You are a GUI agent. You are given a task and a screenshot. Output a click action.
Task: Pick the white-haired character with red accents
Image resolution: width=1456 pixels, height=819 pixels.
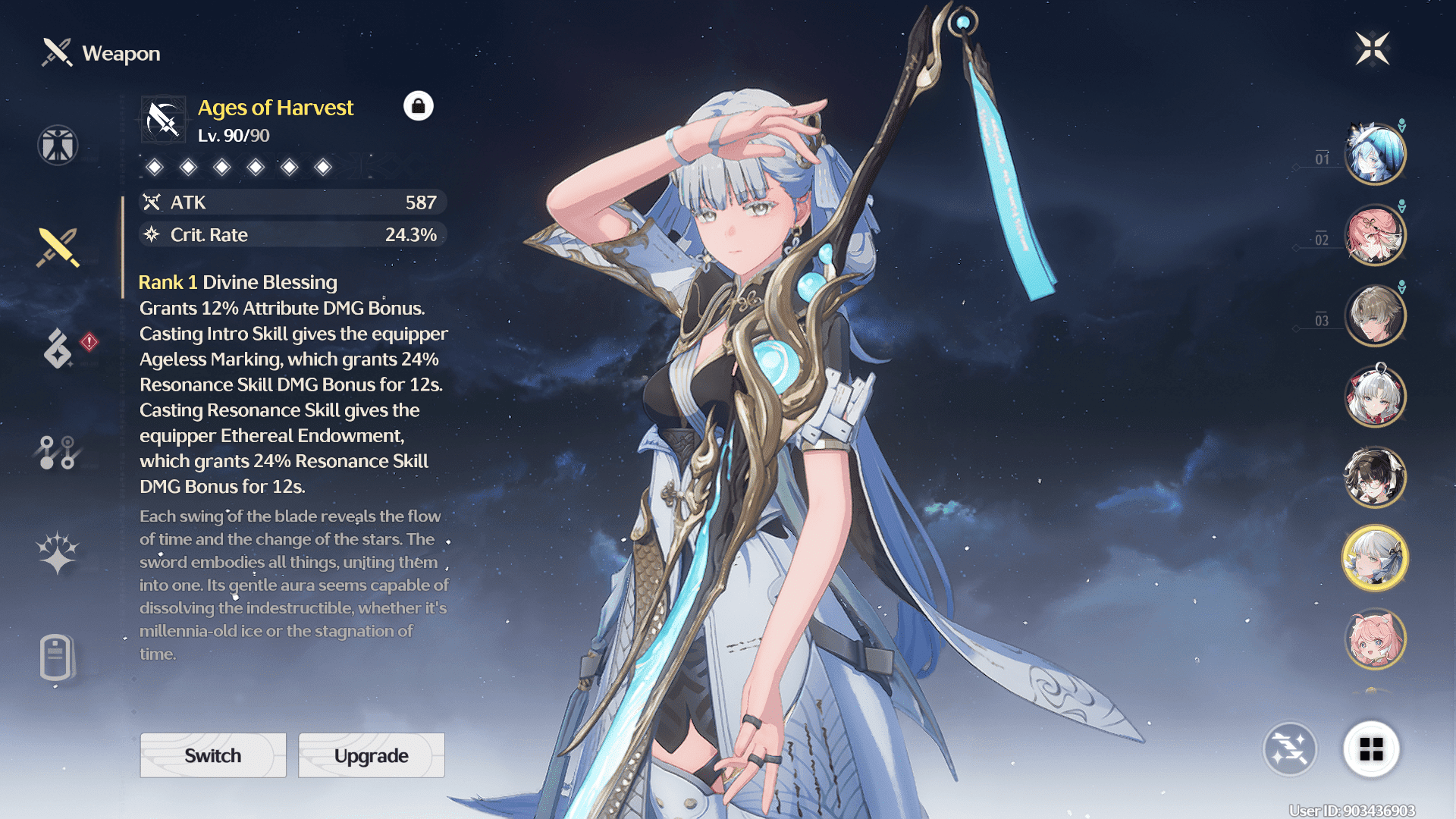[x=1375, y=396]
